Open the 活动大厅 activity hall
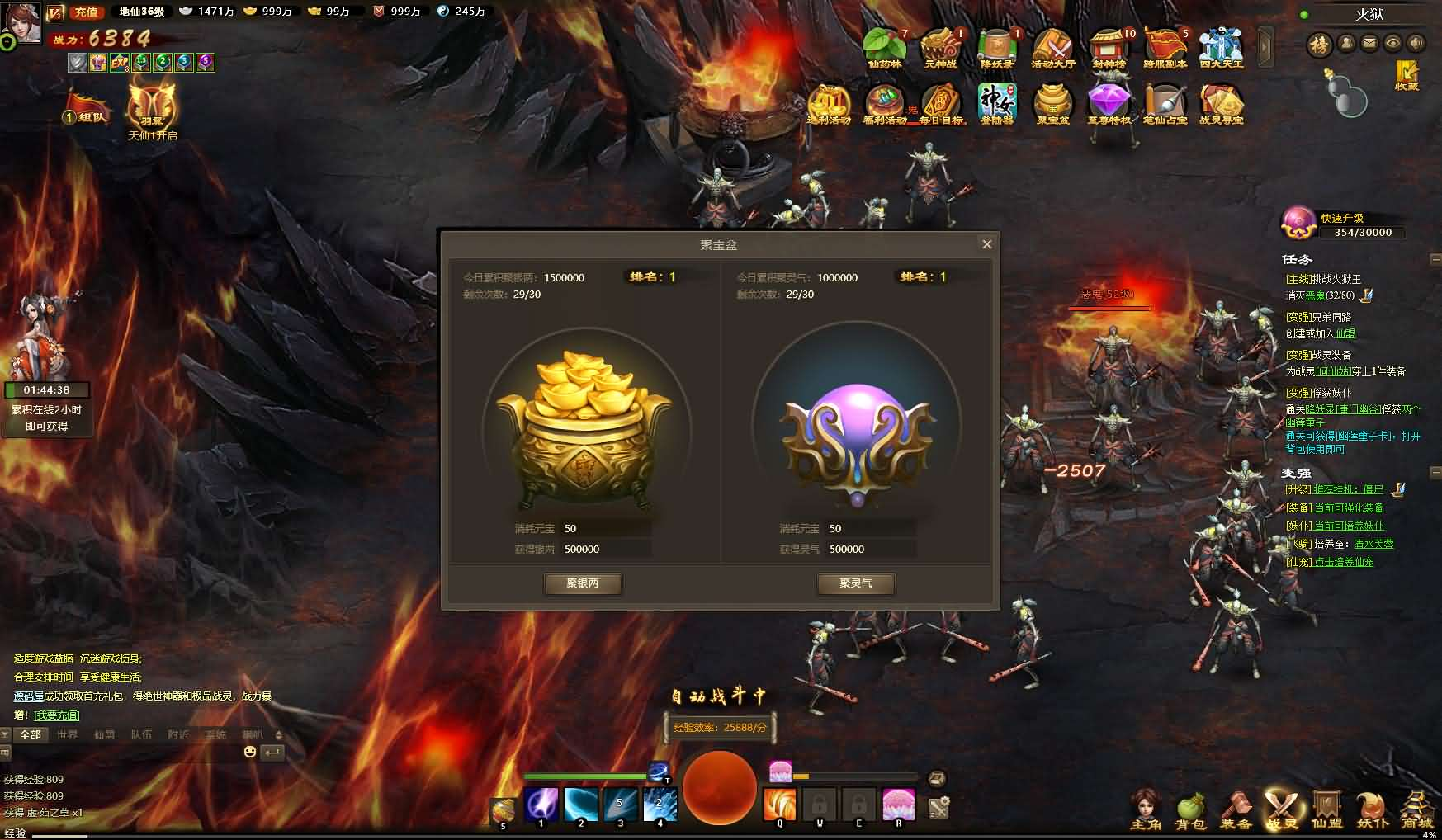The image size is (1442, 840). 1052,48
